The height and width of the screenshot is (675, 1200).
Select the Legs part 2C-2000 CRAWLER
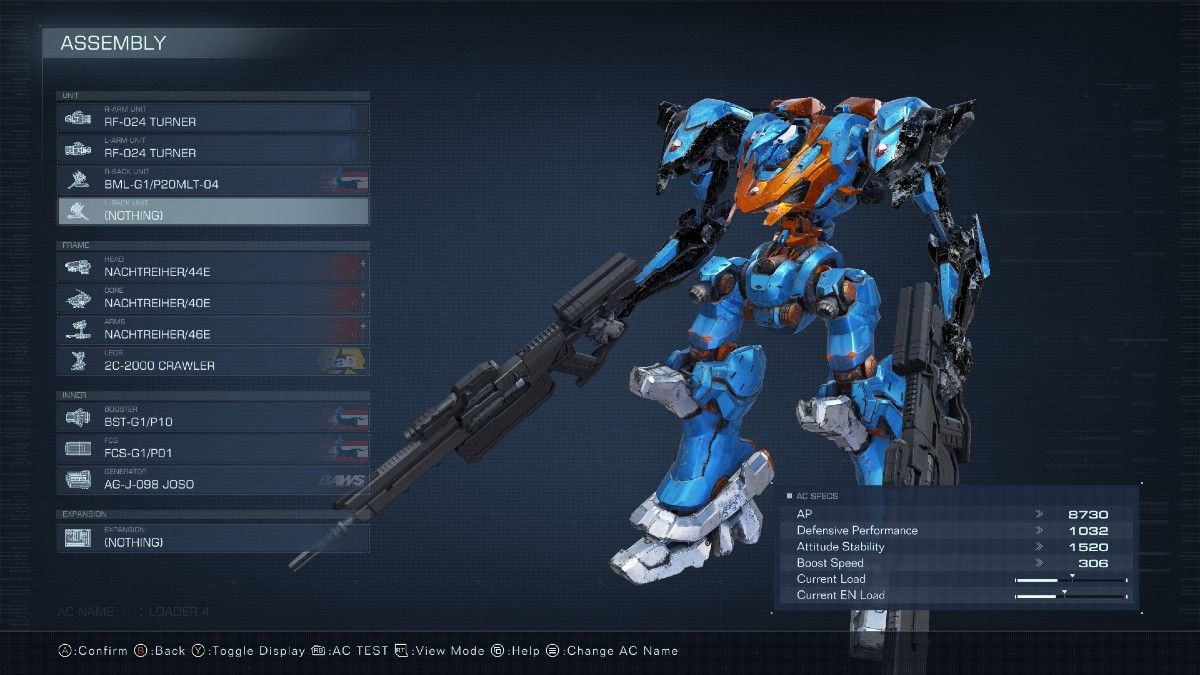point(213,361)
